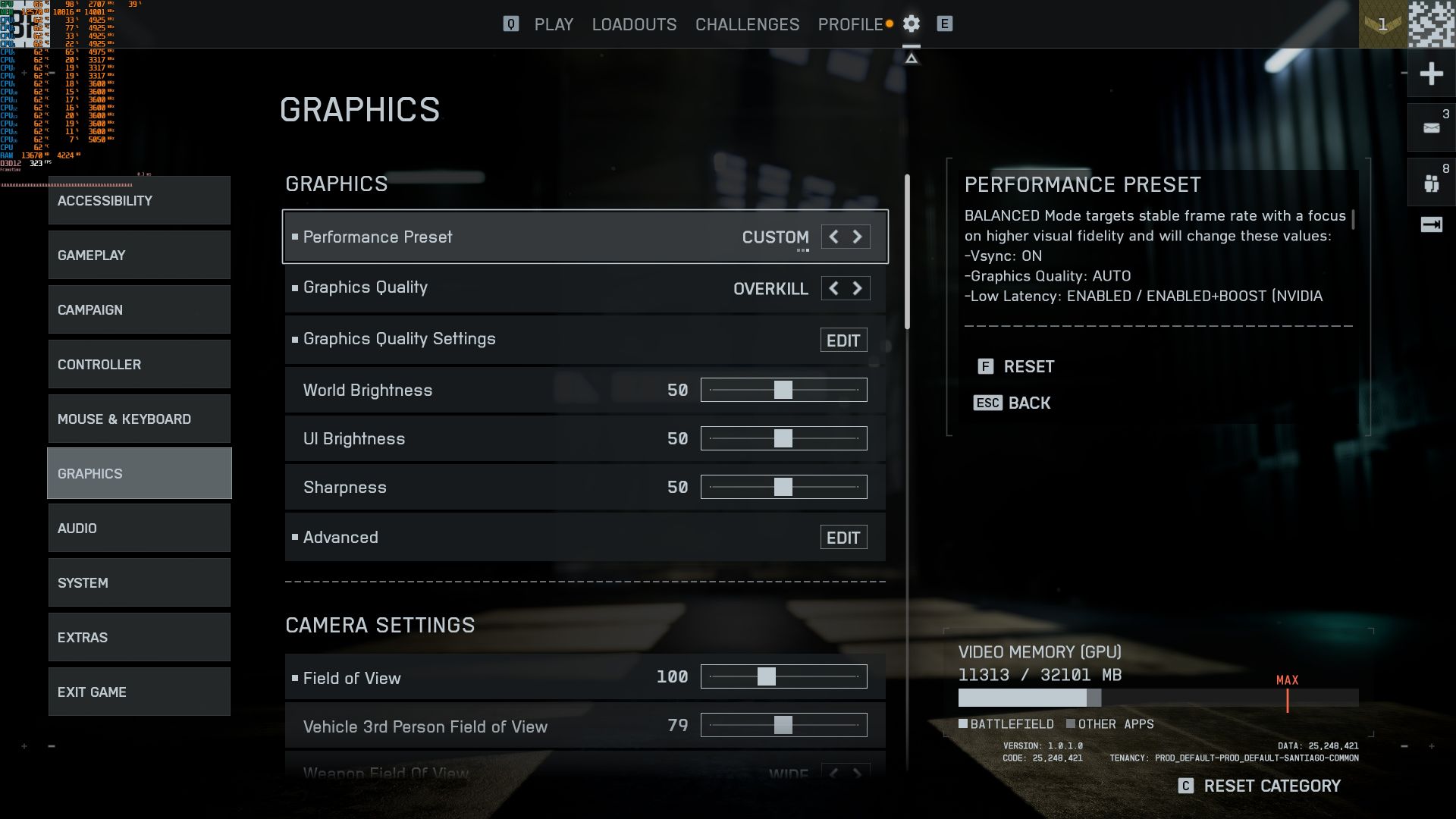Switch to the LOADOUTS tab
The width and height of the screenshot is (1456, 819).
(634, 24)
